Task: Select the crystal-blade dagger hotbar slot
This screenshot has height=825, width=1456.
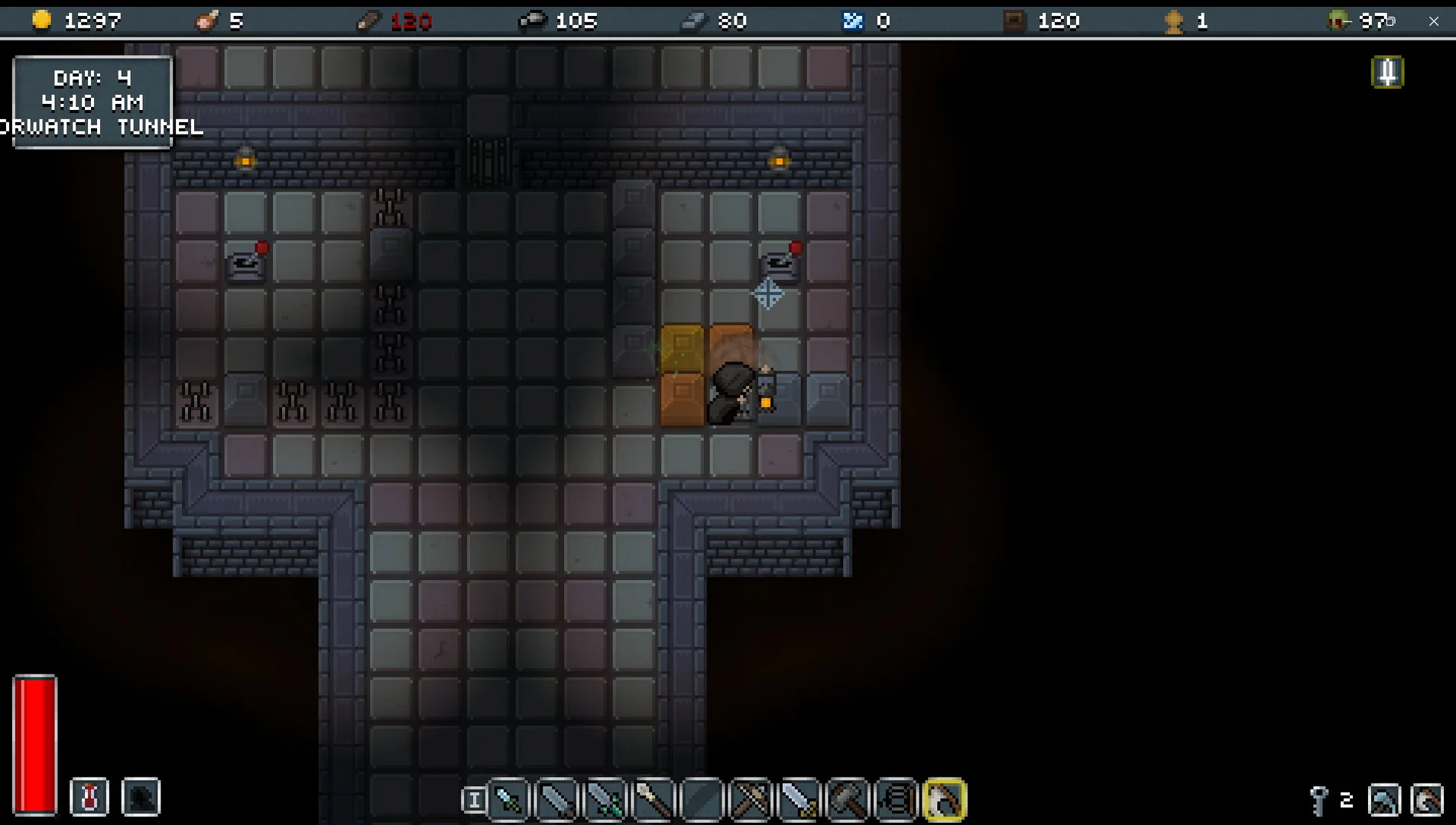Action: (509, 800)
